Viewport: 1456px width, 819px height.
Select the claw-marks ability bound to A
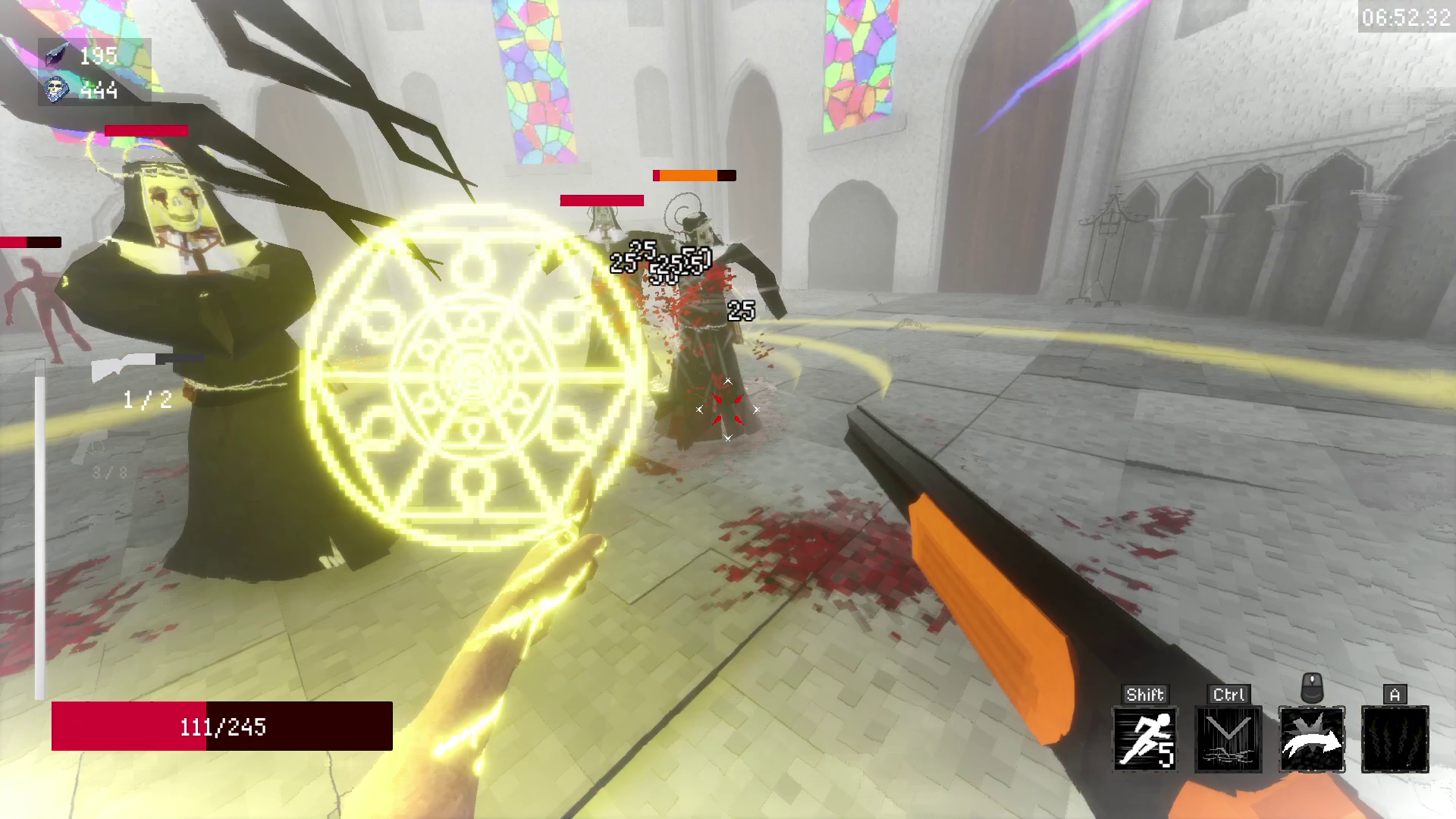[1395, 739]
